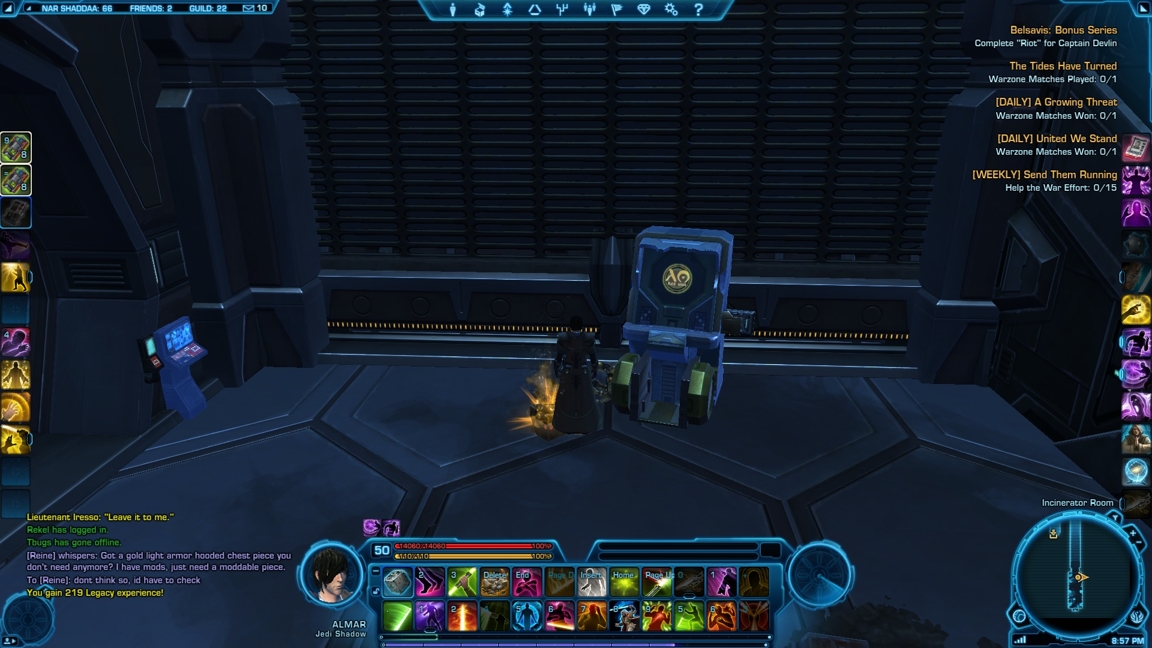Open the minimap filter funnel button
The height and width of the screenshot is (648, 1152).
1114,519
